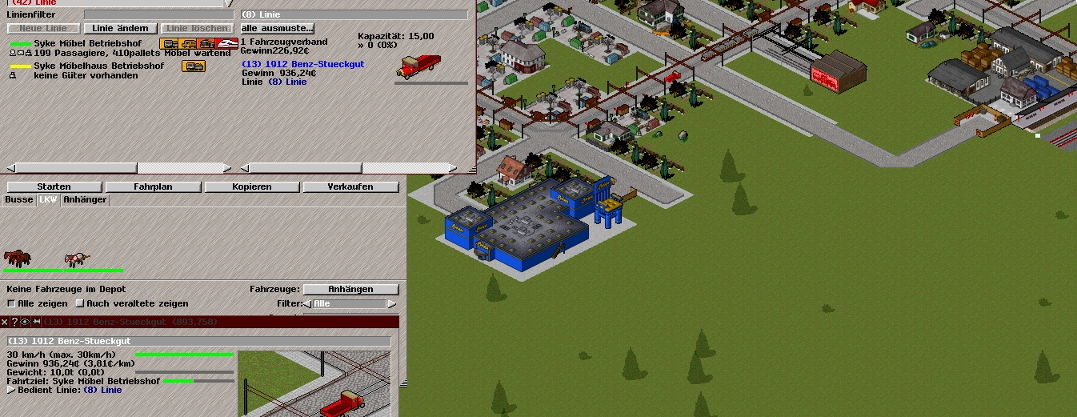This screenshot has height=417, width=1077.
Task: Advance the vehicle filter with the right arrow
Action: (391, 303)
